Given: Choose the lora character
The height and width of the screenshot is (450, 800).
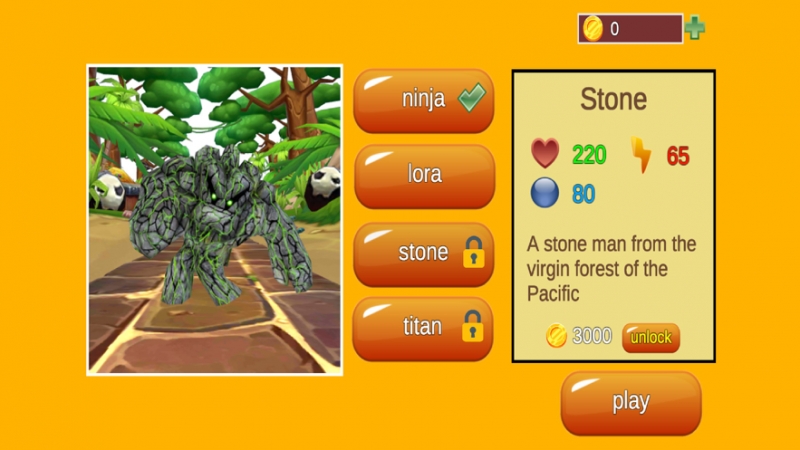Looking at the screenshot, I should tap(424, 176).
